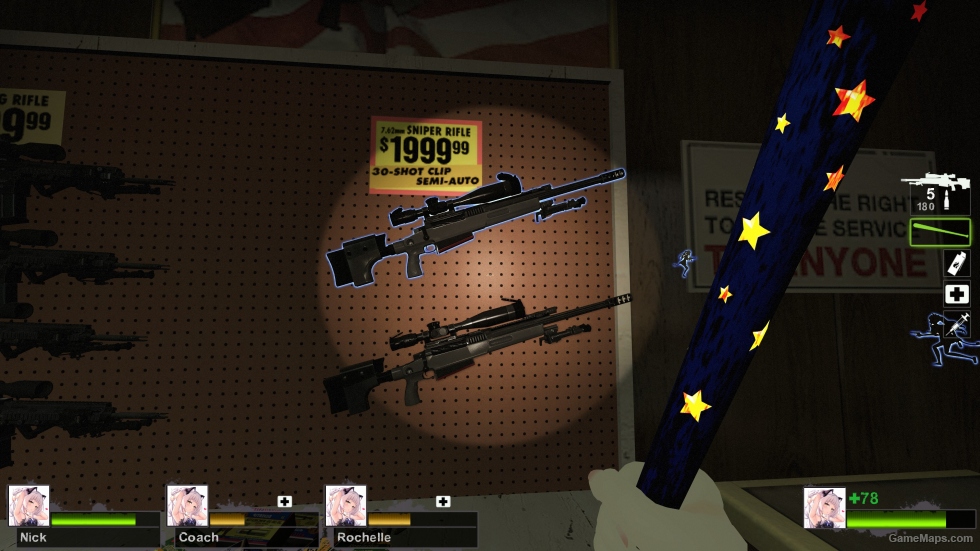Click Coach's teammate portrait

[x=187, y=506]
